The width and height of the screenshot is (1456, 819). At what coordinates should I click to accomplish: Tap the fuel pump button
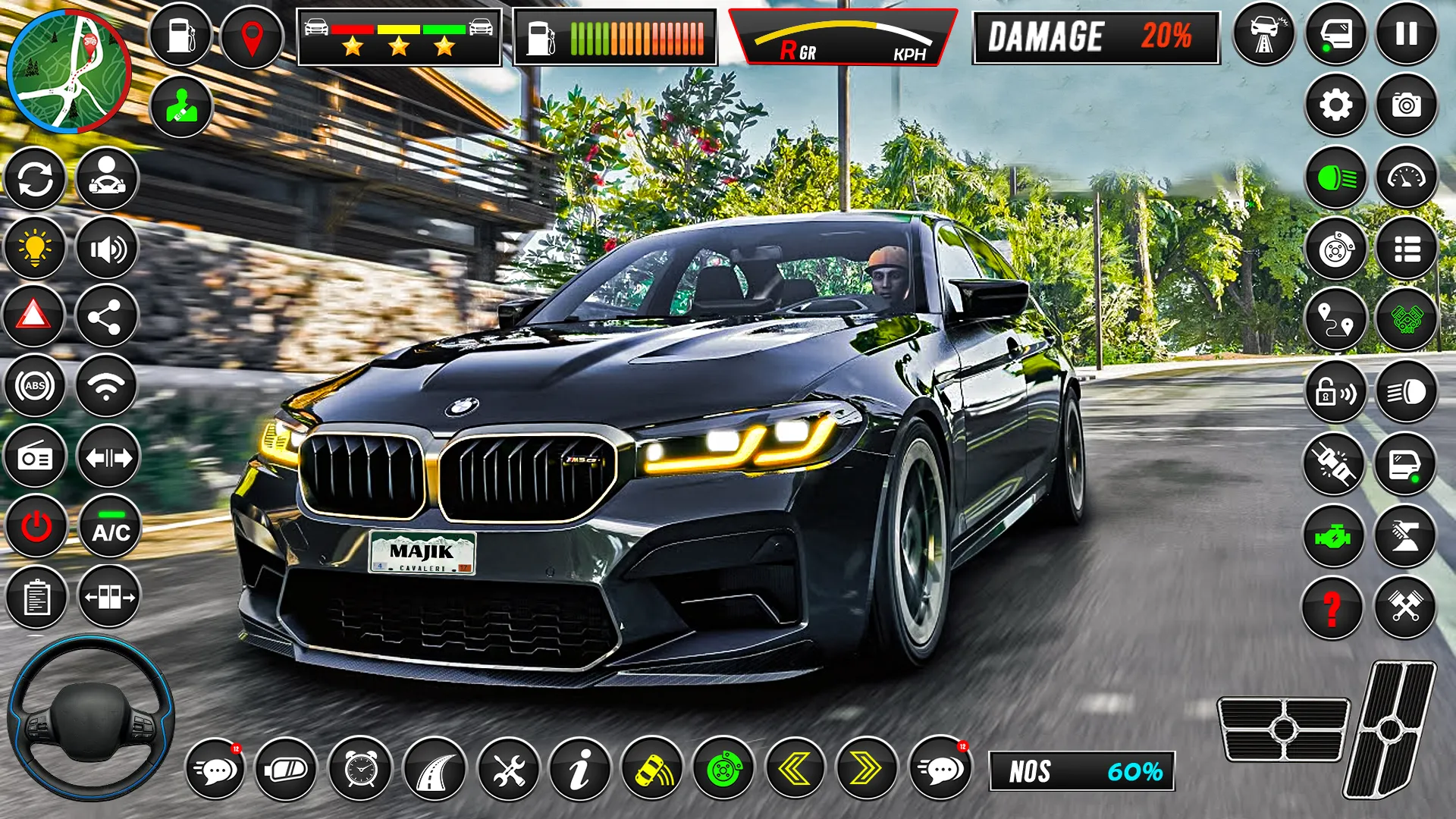pos(180,36)
